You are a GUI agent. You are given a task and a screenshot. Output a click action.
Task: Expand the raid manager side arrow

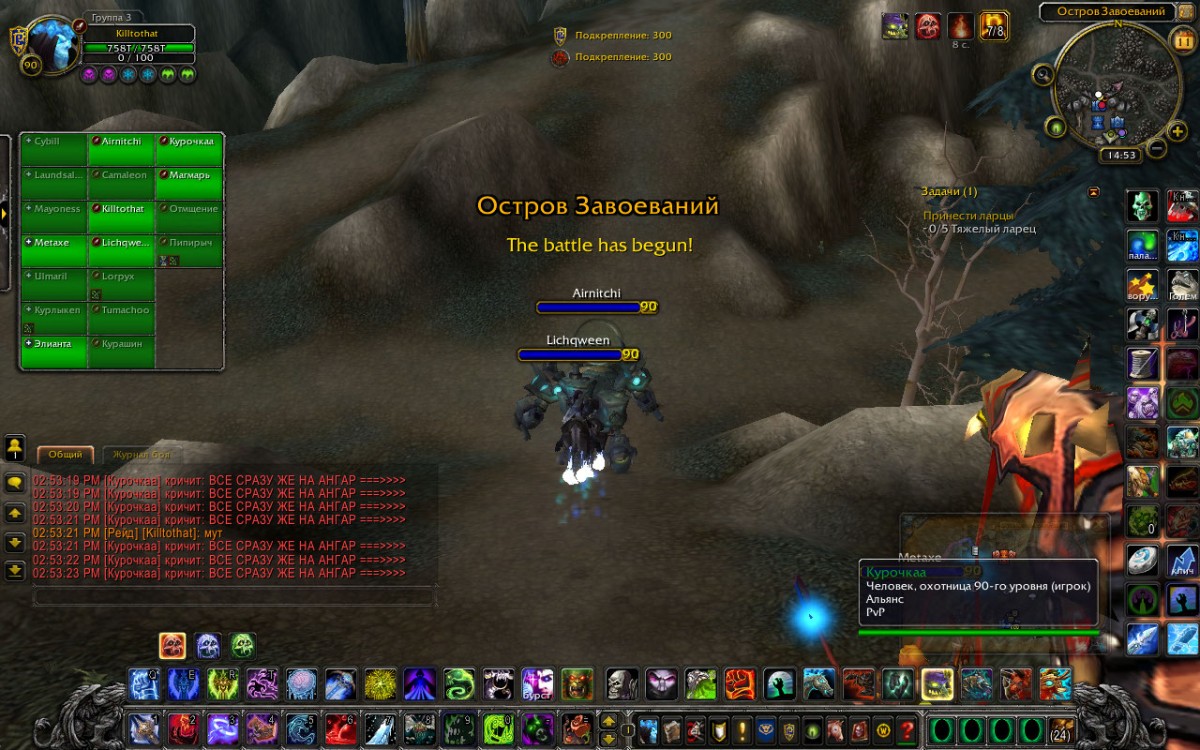tap(5, 212)
